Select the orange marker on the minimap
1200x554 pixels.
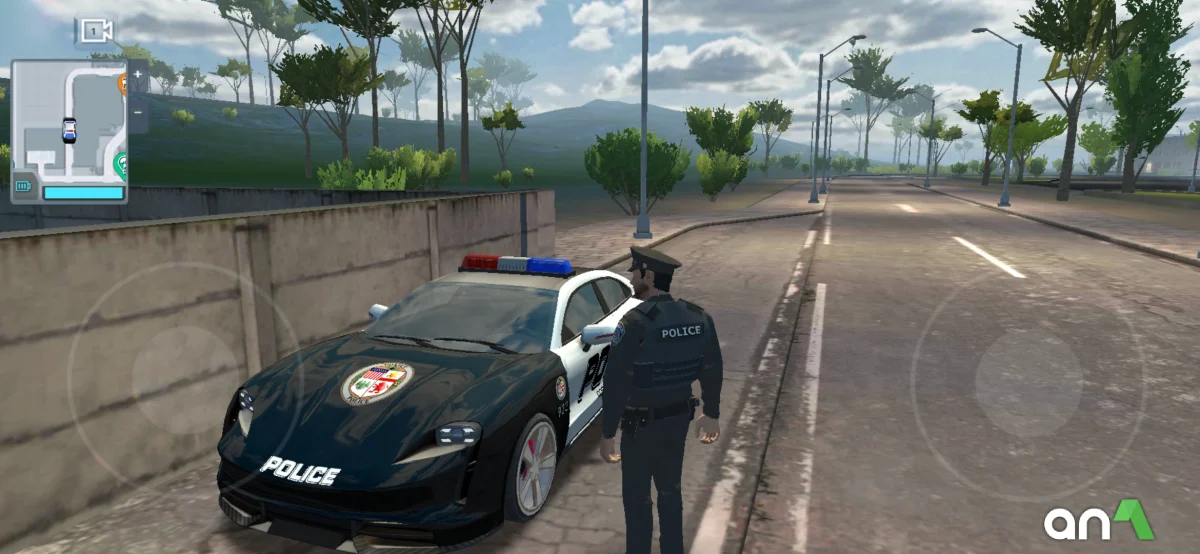point(122,83)
